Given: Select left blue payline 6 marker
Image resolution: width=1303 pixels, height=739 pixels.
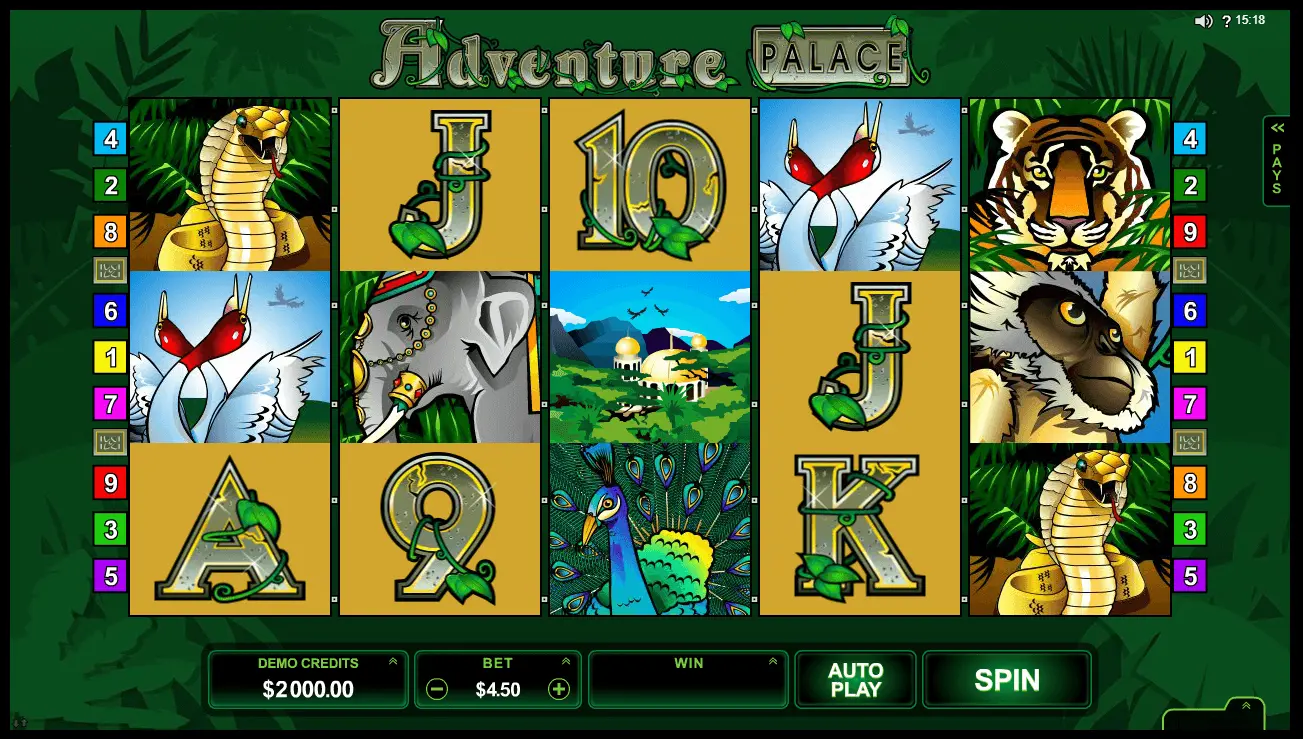Looking at the screenshot, I should click(x=110, y=311).
